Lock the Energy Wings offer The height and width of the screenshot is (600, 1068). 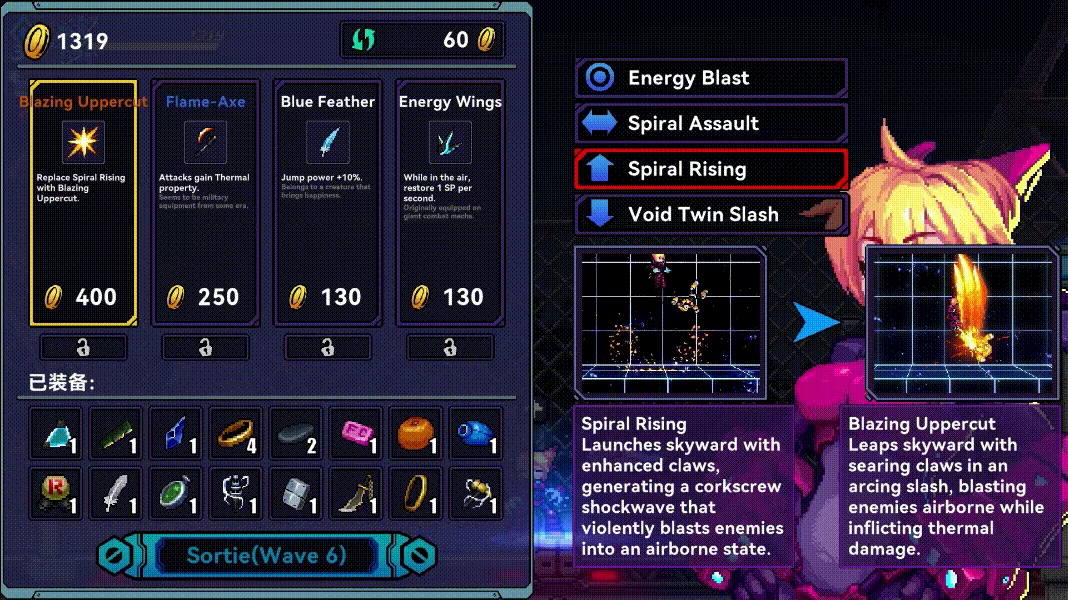pos(450,347)
